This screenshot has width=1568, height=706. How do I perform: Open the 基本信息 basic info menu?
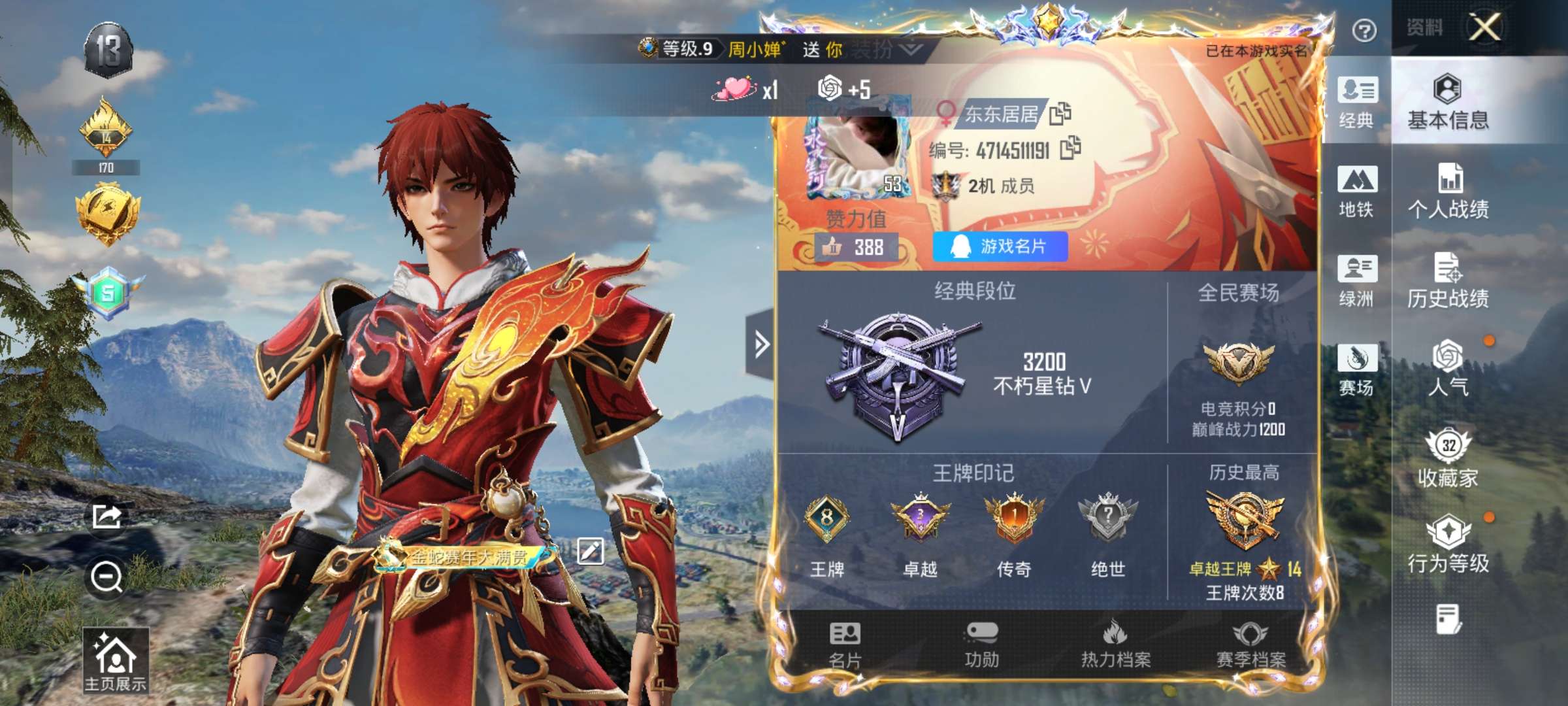point(1448,103)
